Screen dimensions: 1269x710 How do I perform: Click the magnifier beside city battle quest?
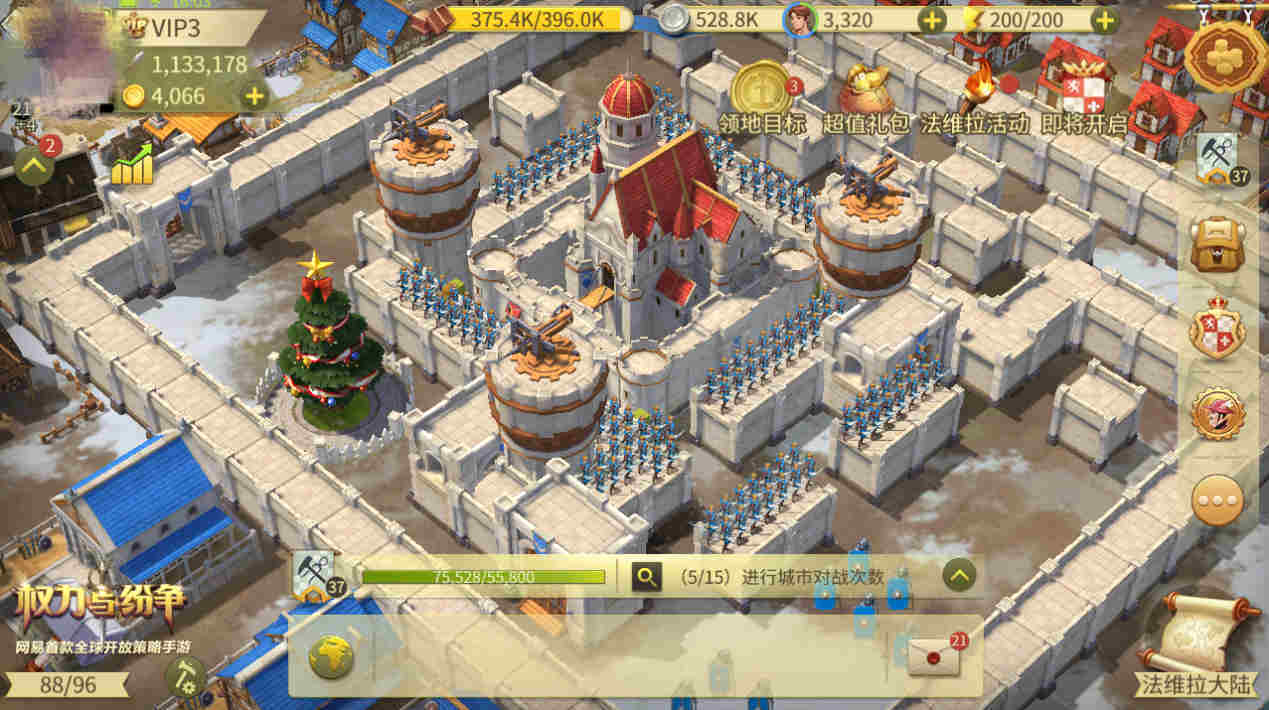click(647, 576)
